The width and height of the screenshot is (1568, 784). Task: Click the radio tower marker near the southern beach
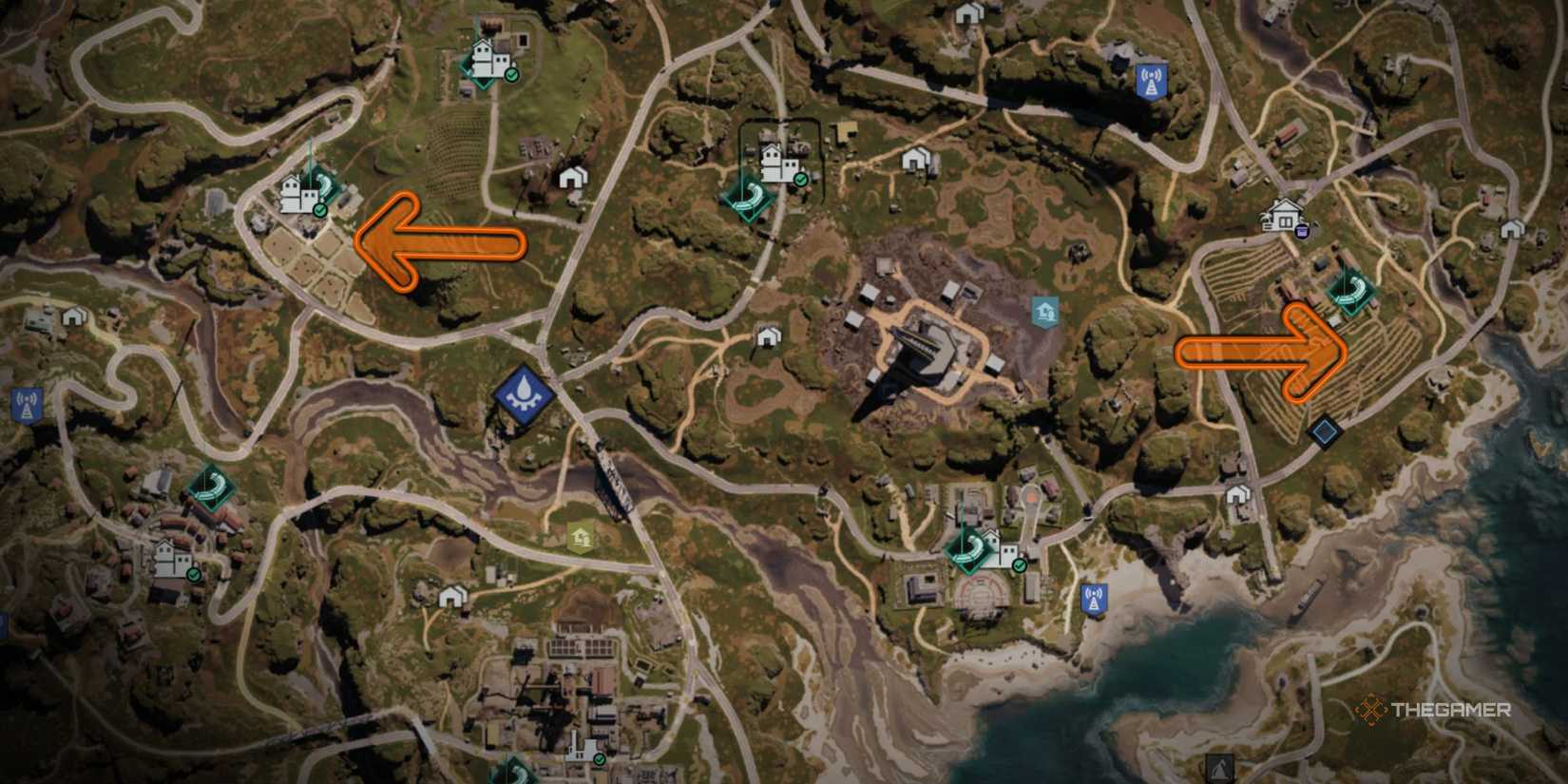(1094, 597)
